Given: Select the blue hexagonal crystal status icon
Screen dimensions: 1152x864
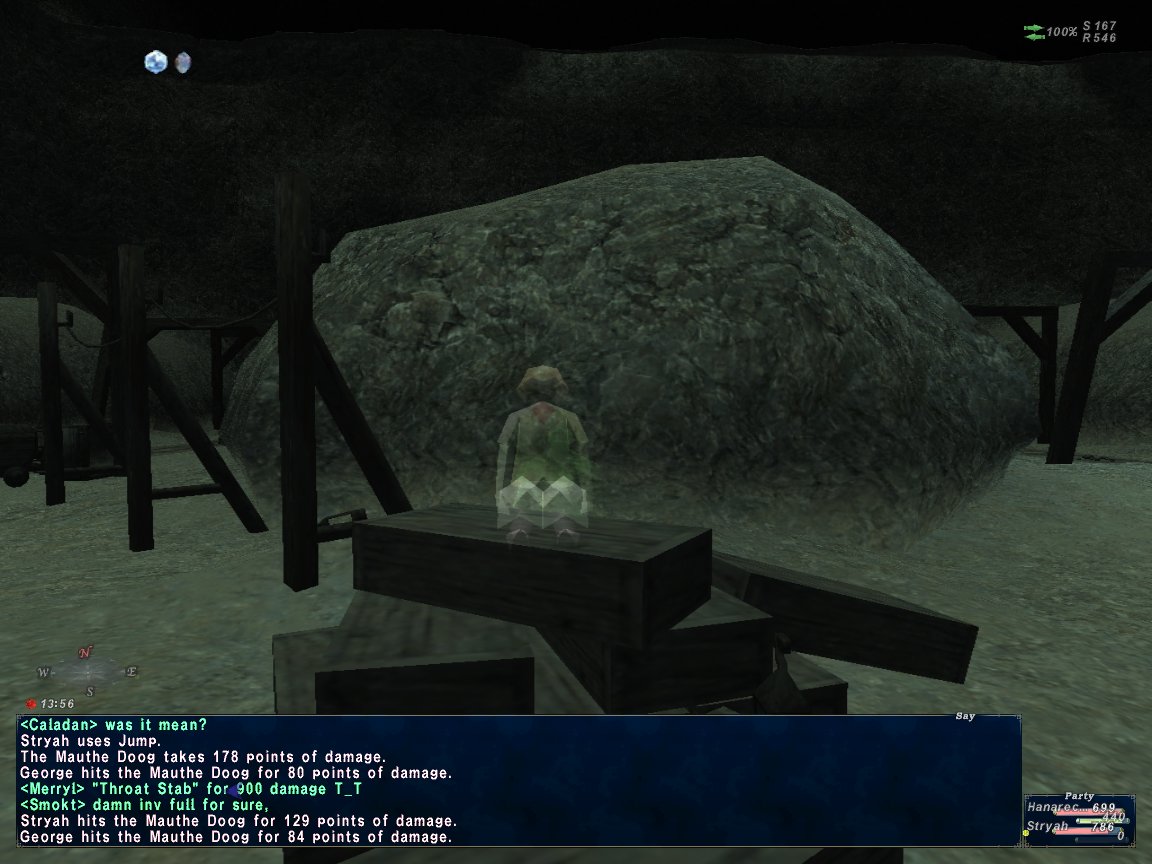Looking at the screenshot, I should point(155,62).
